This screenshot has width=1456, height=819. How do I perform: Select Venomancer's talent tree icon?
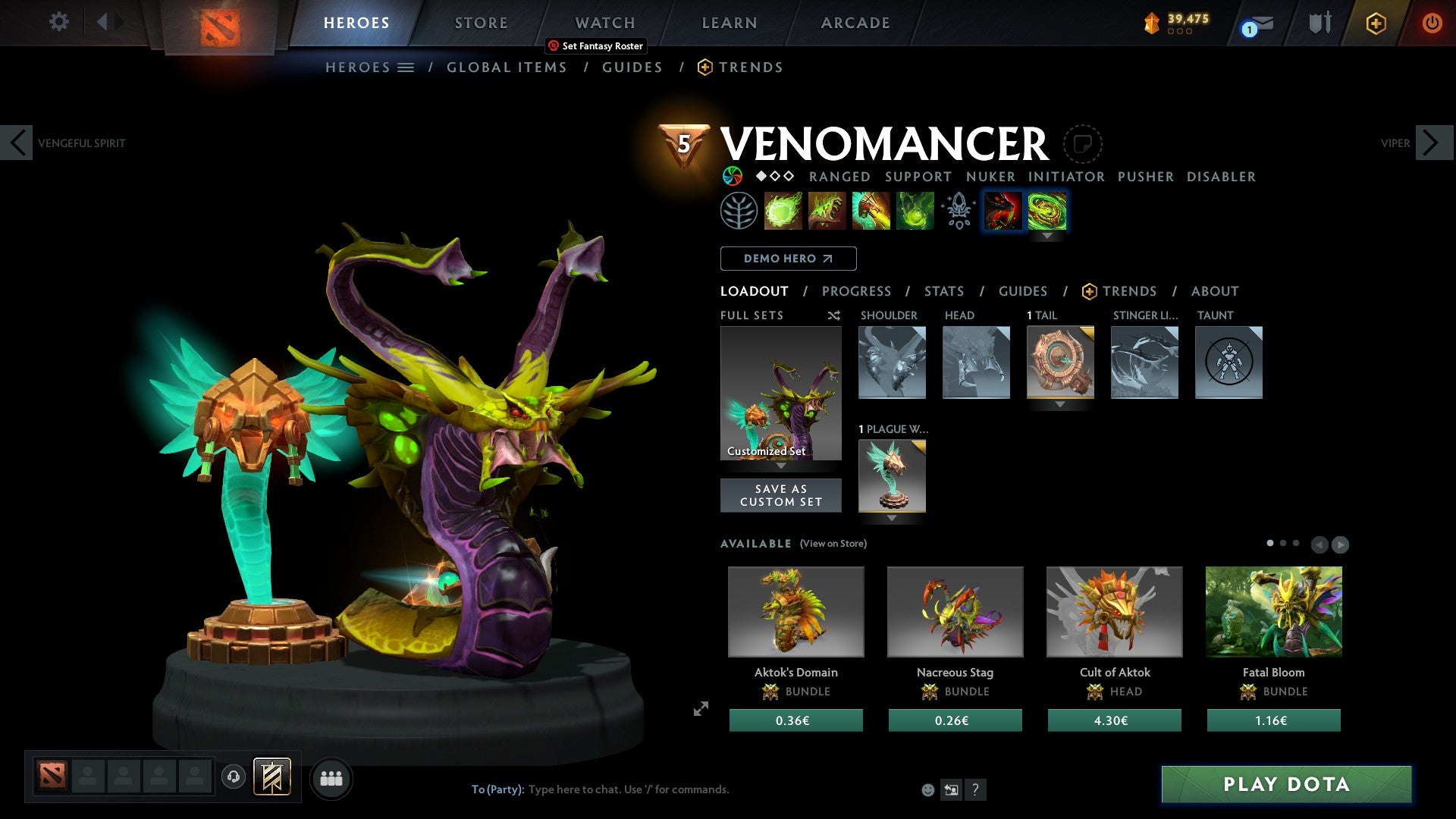[741, 211]
